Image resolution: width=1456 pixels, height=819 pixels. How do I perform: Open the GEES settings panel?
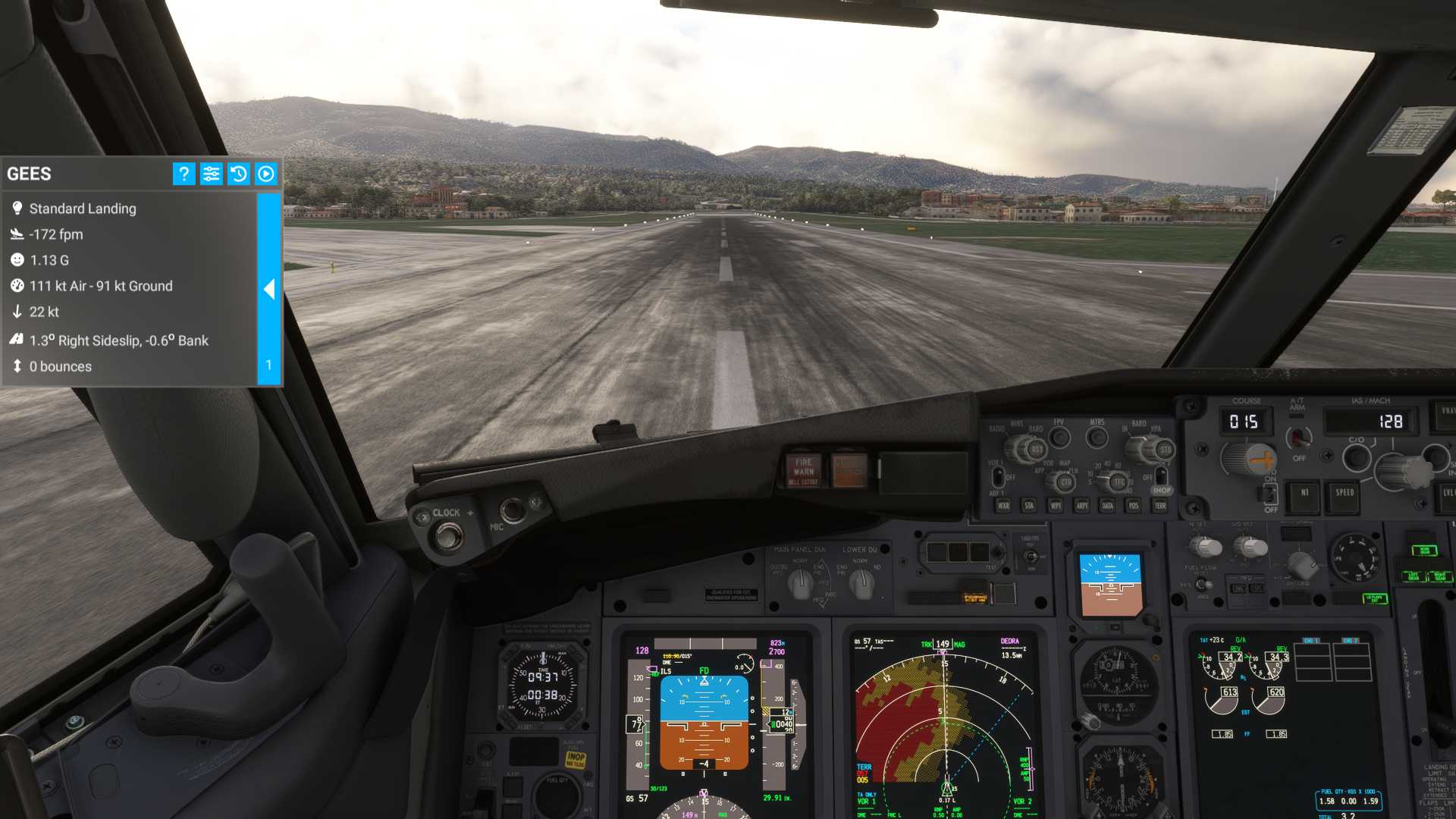pos(211,174)
